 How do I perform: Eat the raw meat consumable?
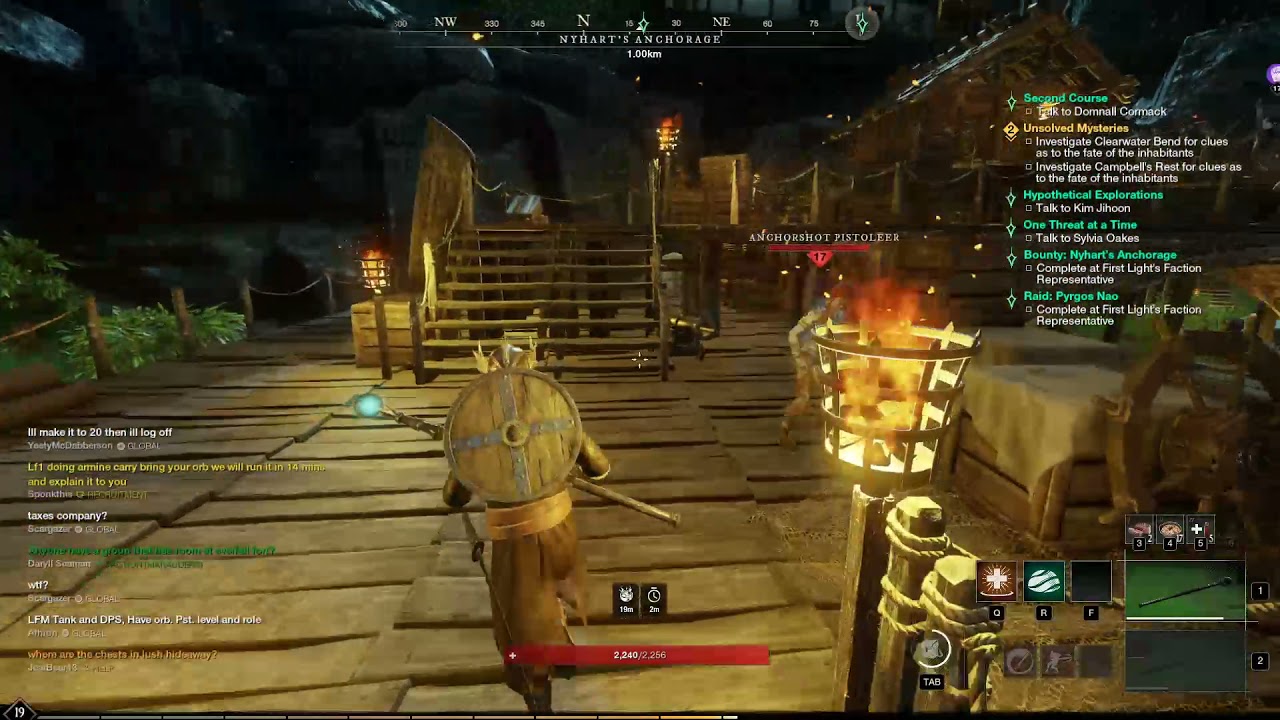click(x=1139, y=530)
